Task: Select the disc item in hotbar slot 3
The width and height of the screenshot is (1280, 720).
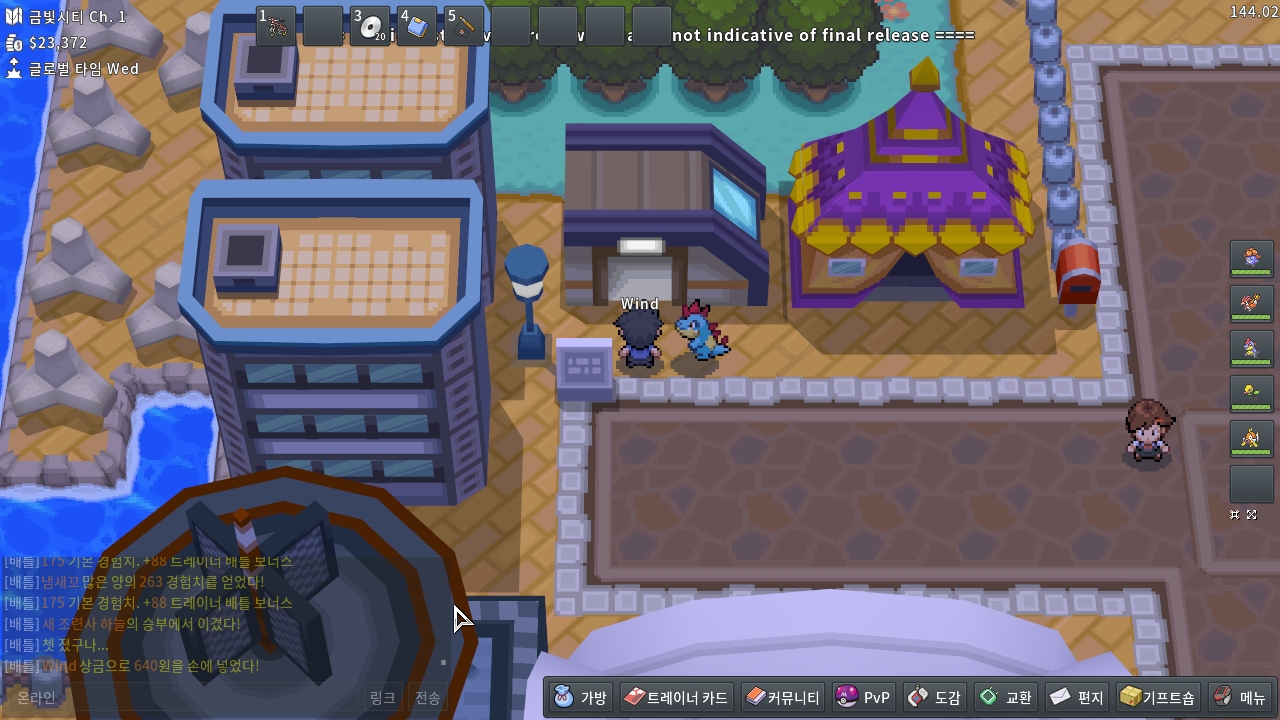Action: tap(370, 26)
